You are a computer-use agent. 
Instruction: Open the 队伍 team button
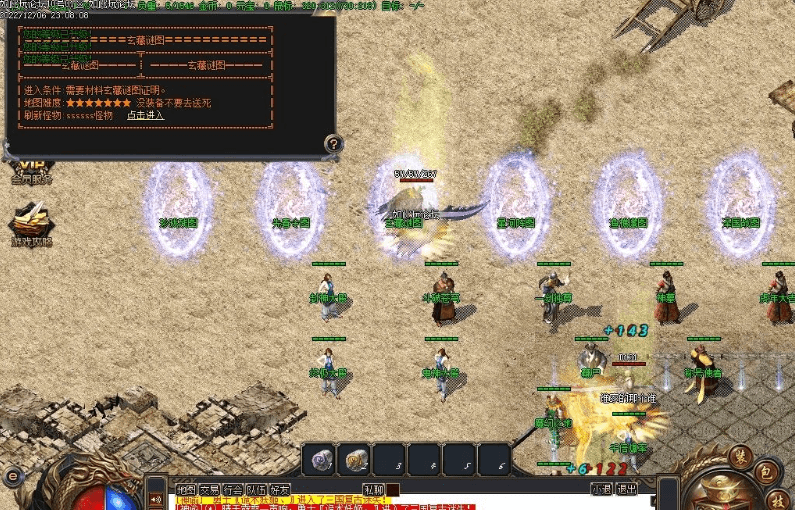257,490
